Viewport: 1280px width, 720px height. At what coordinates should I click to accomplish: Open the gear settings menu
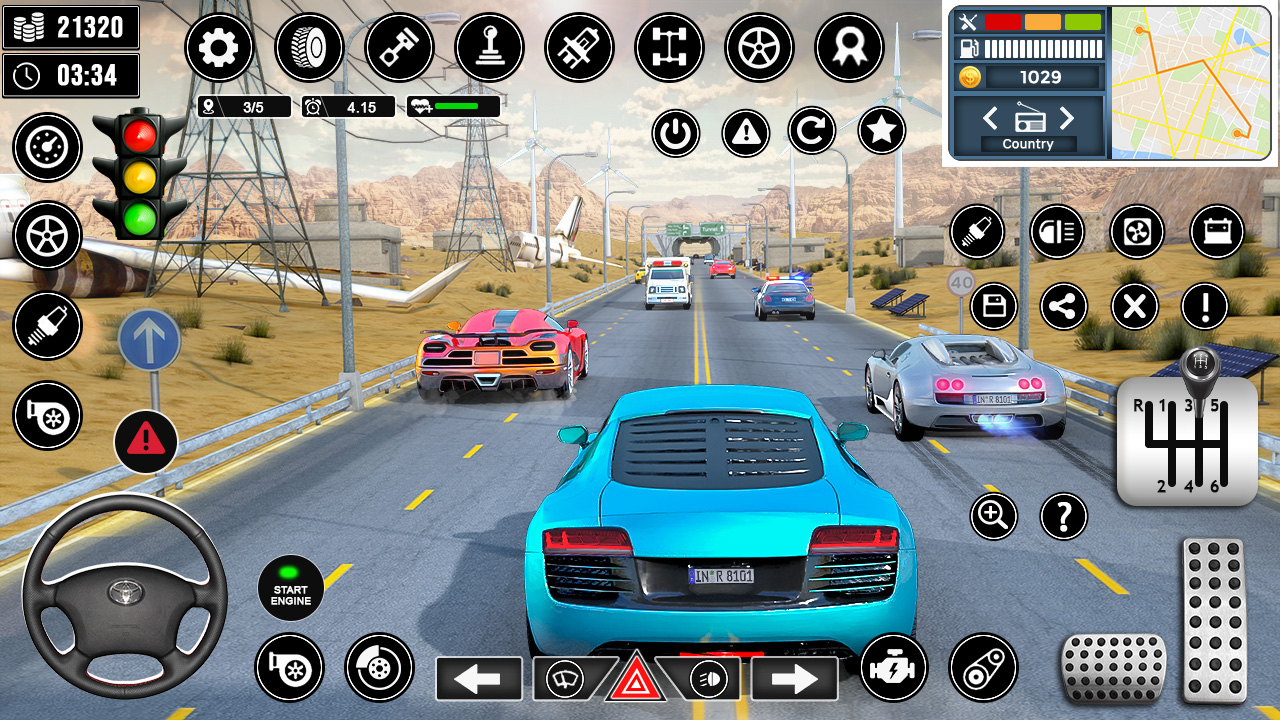coord(219,47)
